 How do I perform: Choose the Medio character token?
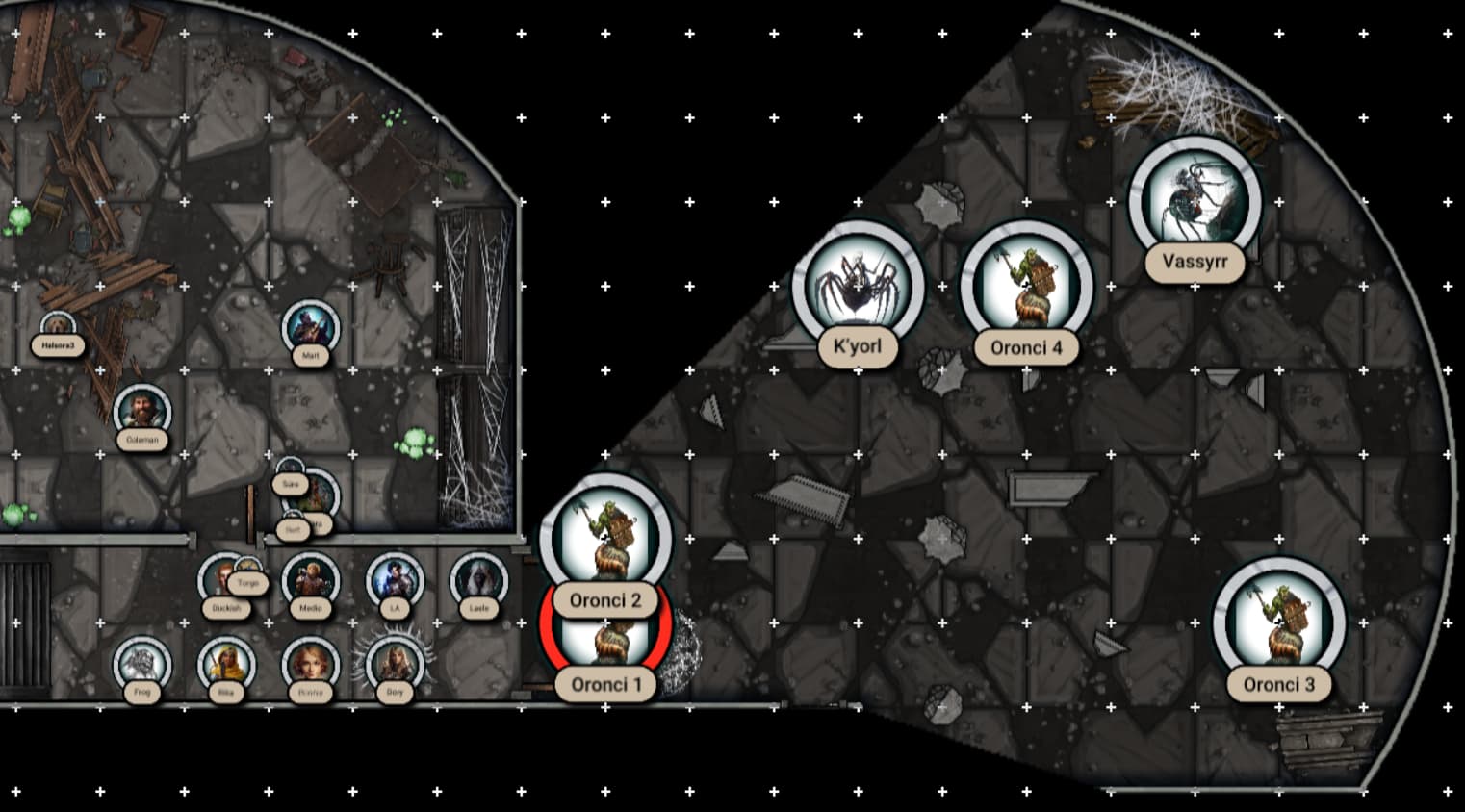pos(310,580)
